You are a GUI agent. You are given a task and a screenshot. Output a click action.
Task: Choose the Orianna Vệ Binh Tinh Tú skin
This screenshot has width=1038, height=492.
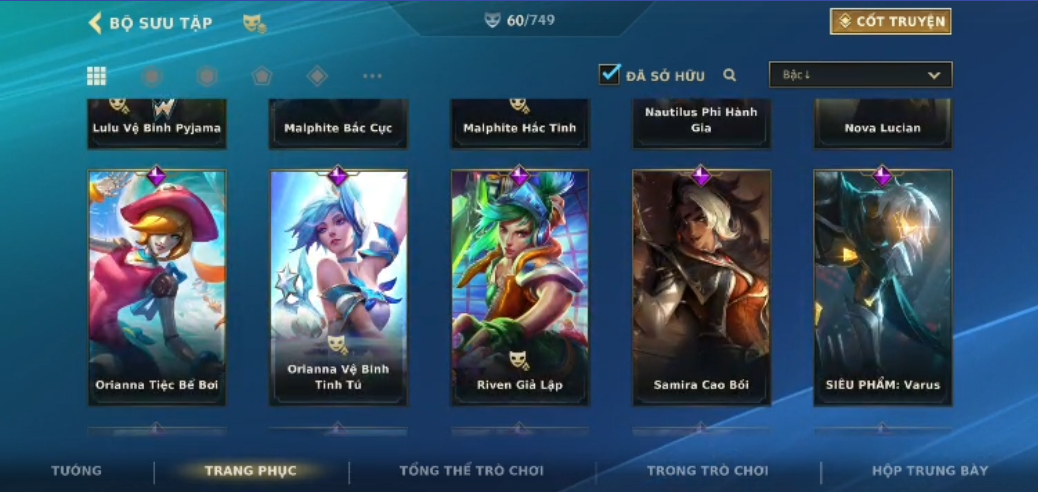coord(338,288)
